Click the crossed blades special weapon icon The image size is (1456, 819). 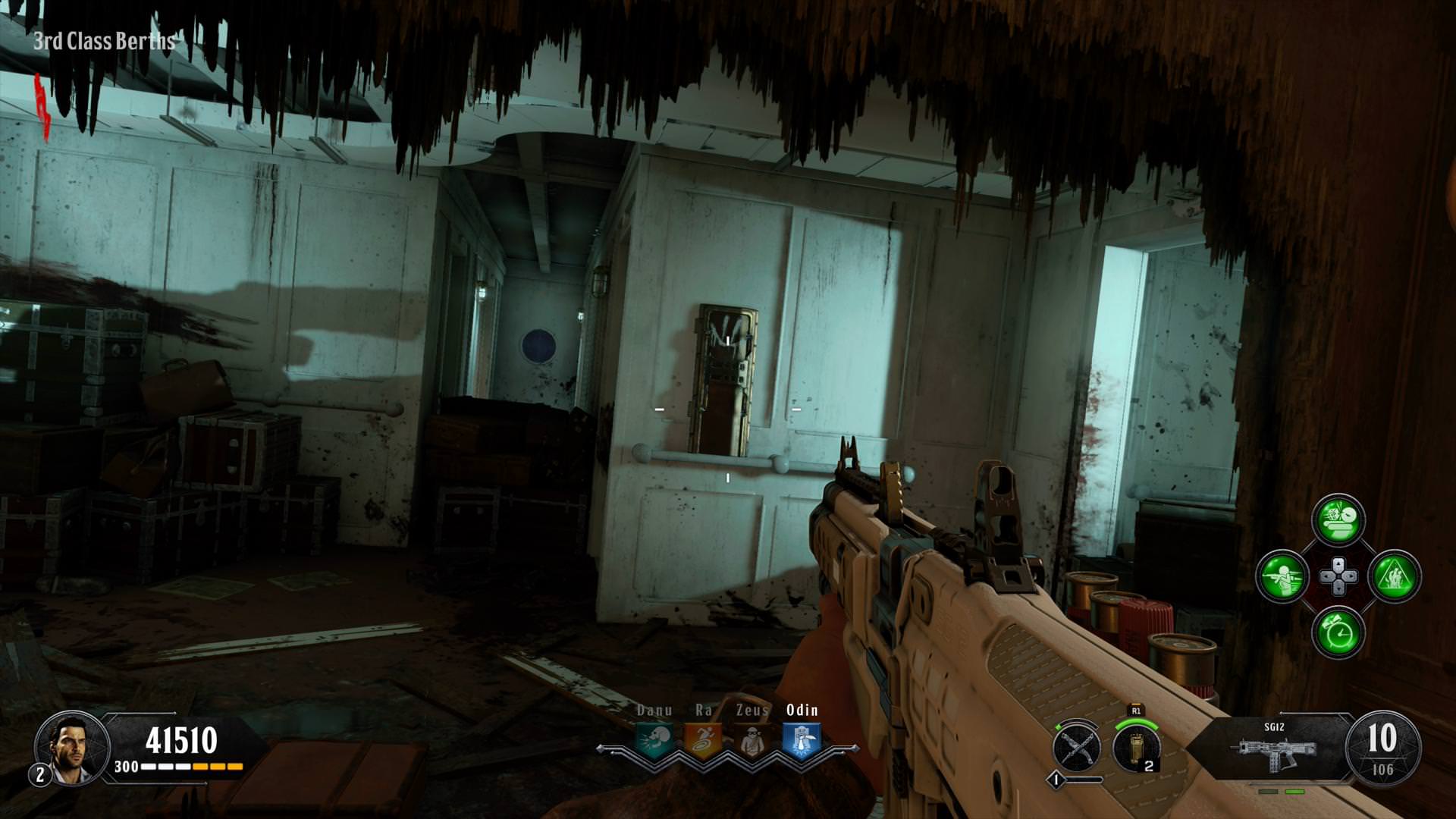1078,747
